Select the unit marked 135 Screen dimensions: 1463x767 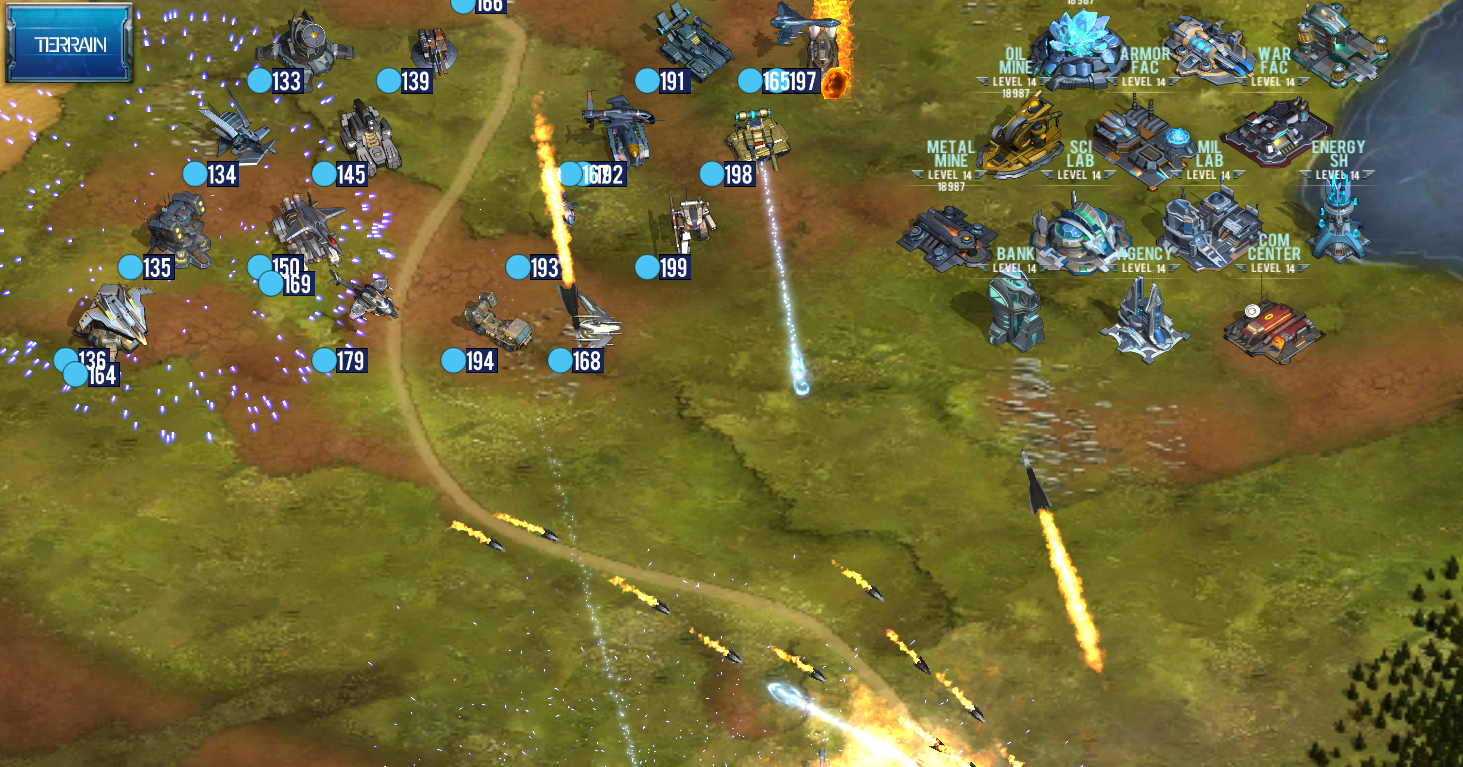178,228
